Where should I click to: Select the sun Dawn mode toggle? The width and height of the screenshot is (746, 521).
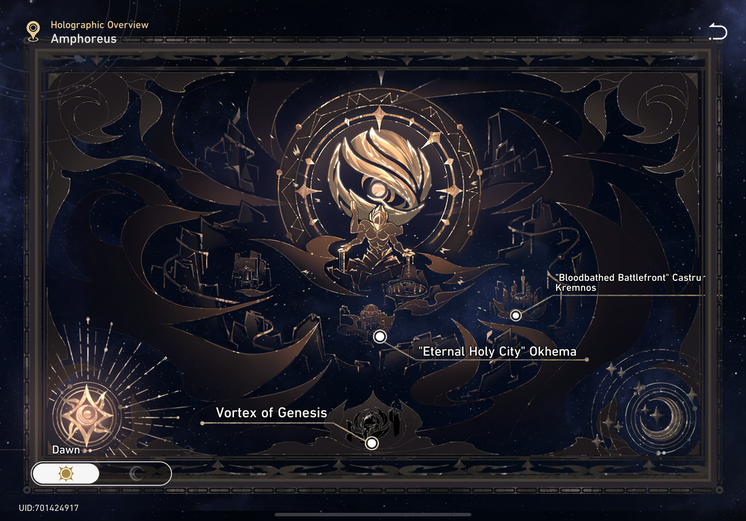[x=67, y=473]
